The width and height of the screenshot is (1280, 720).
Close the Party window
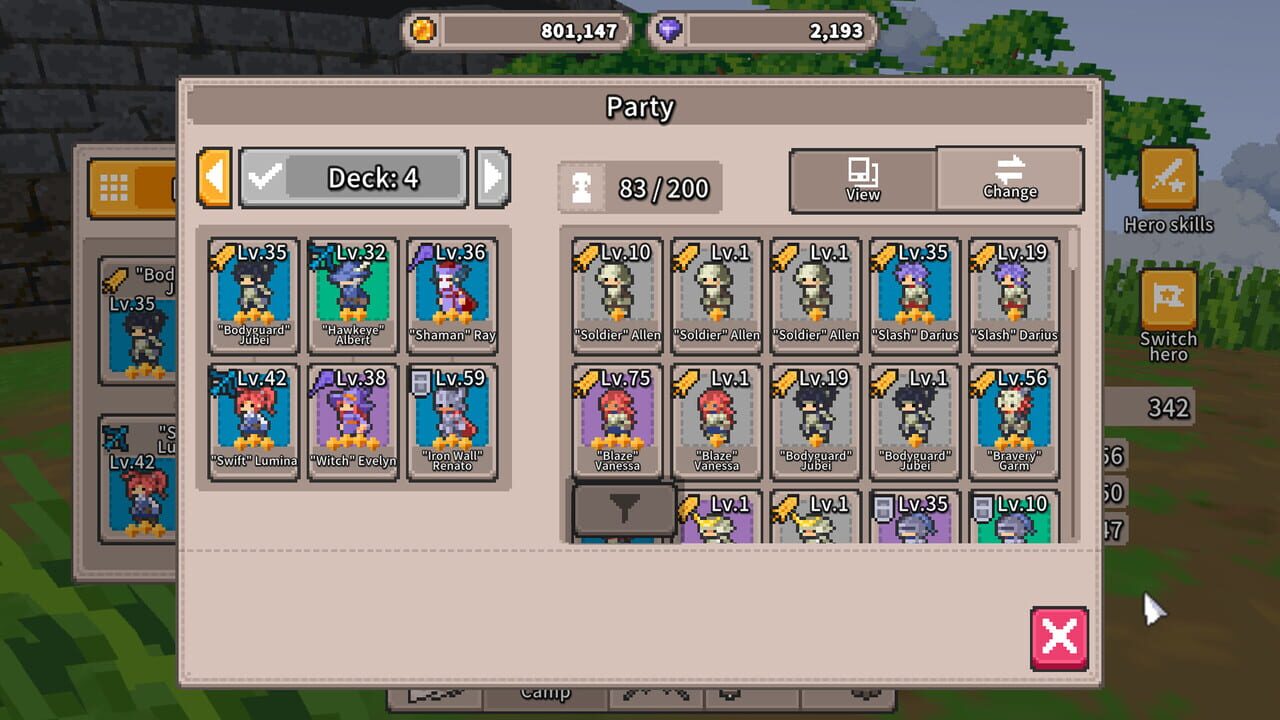[x=1060, y=637]
